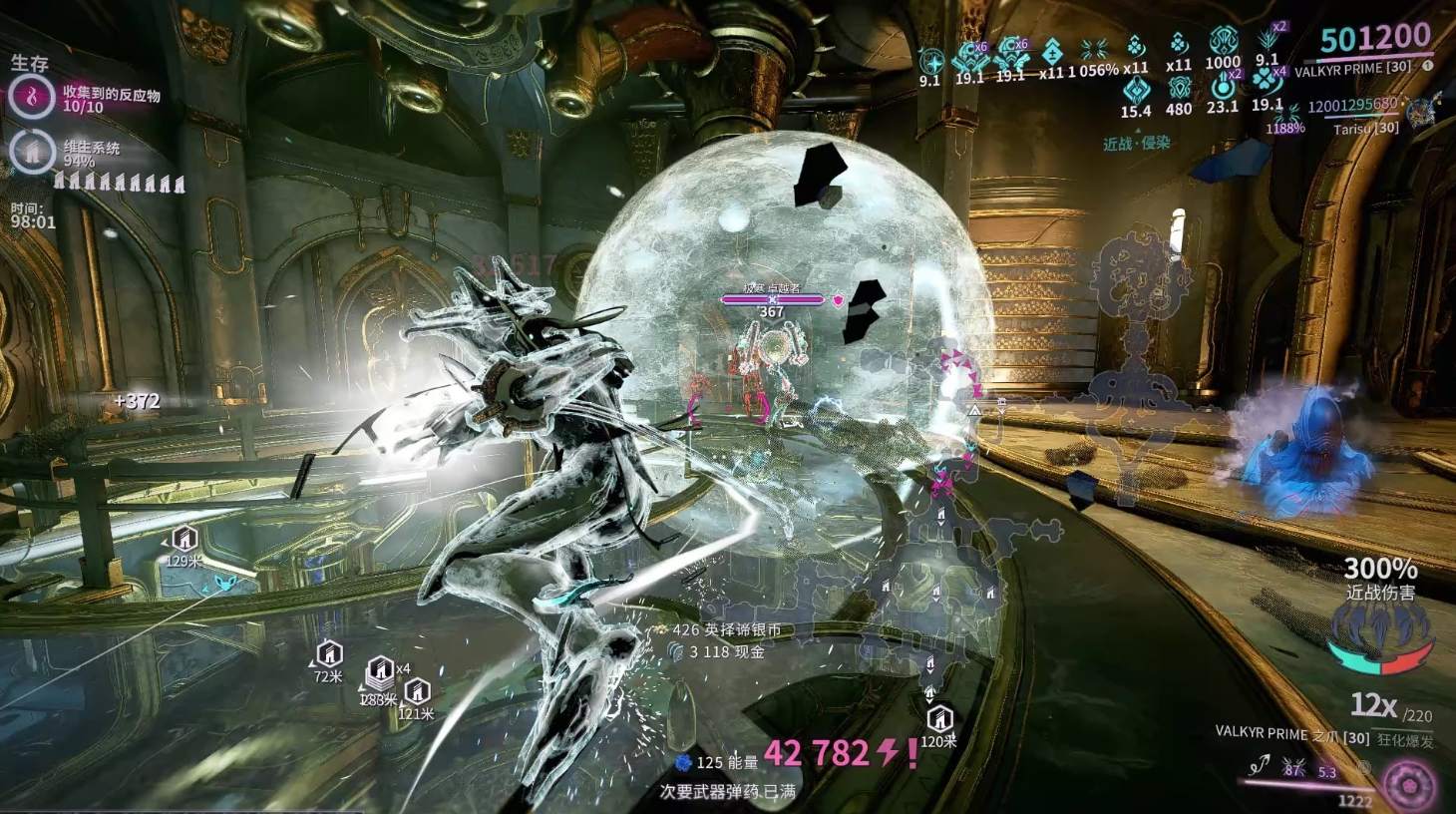Click the energy orb icon beside 125 能量

tap(682, 762)
